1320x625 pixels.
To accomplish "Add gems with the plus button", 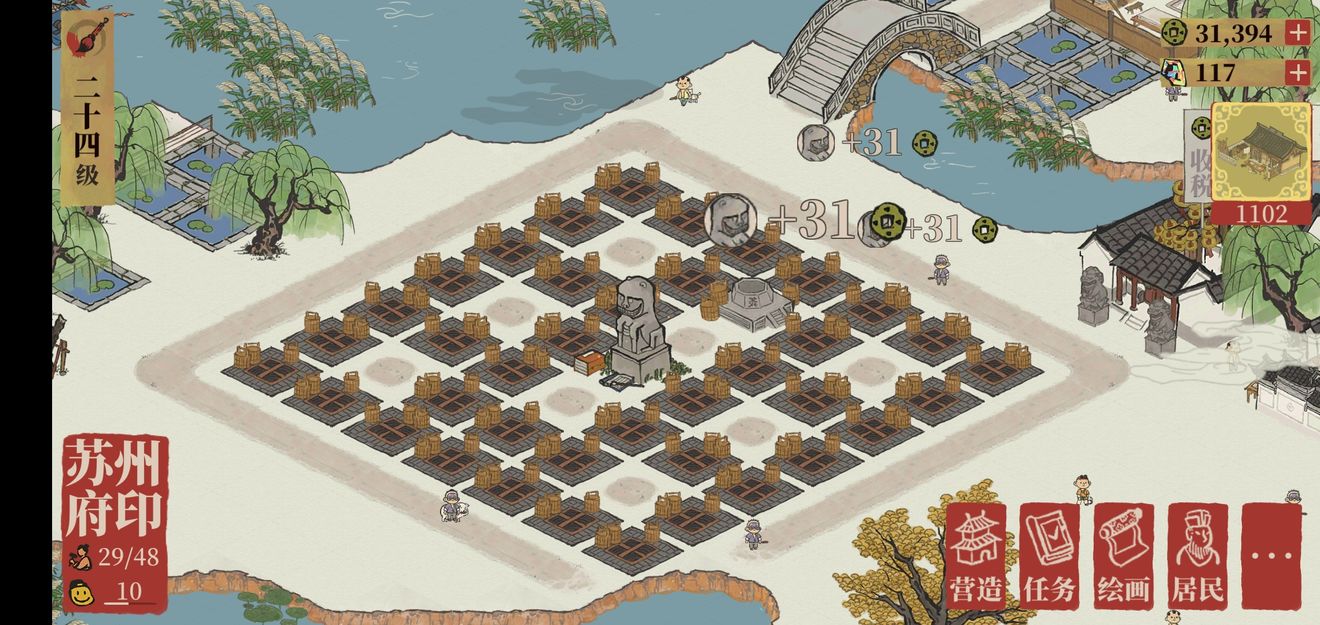I will click(1297, 72).
